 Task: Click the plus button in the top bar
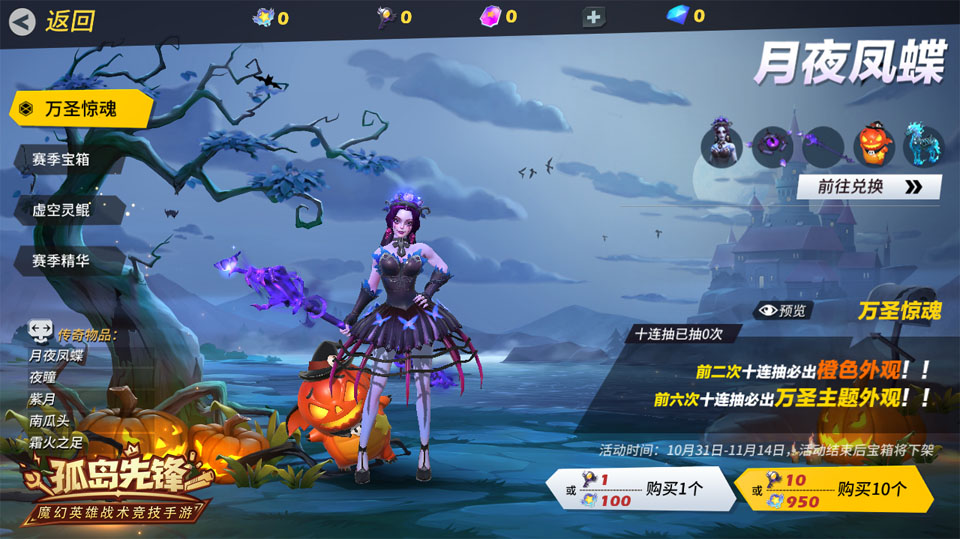593,16
